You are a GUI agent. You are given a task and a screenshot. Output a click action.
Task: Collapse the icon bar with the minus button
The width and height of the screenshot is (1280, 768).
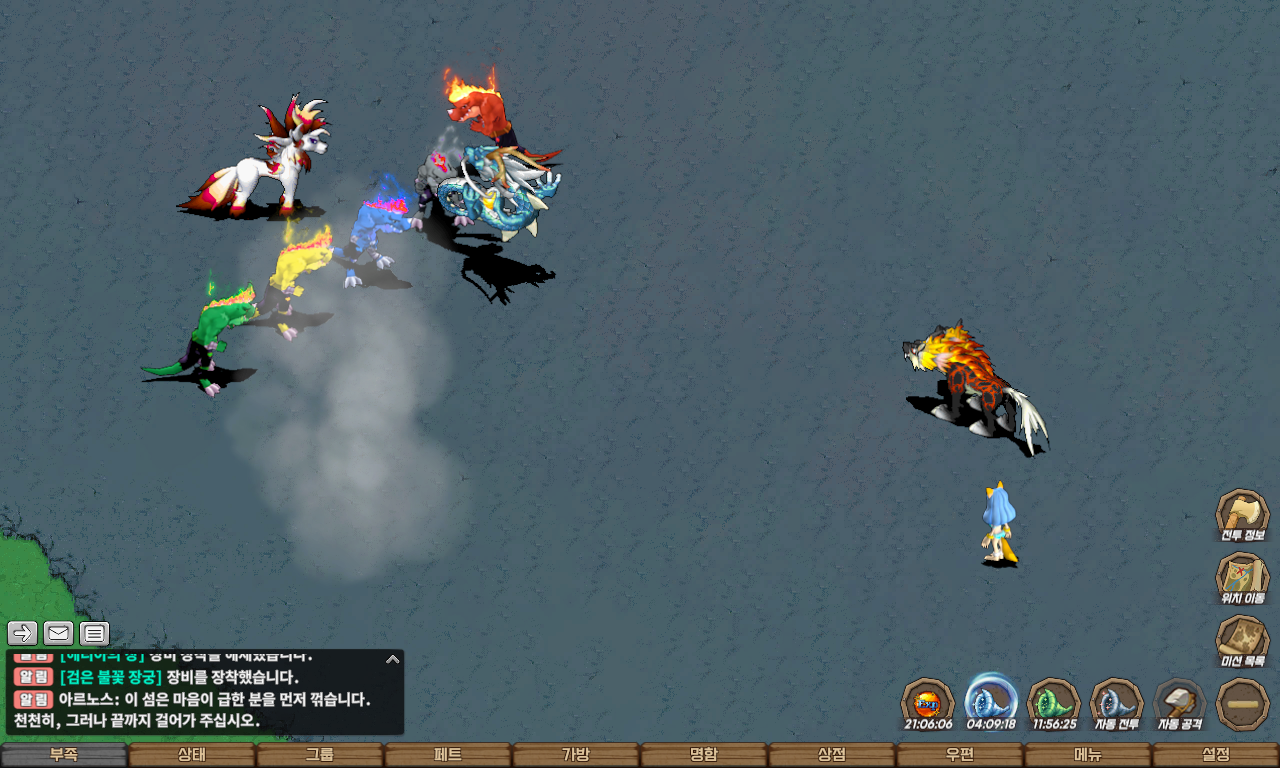tap(1242, 703)
